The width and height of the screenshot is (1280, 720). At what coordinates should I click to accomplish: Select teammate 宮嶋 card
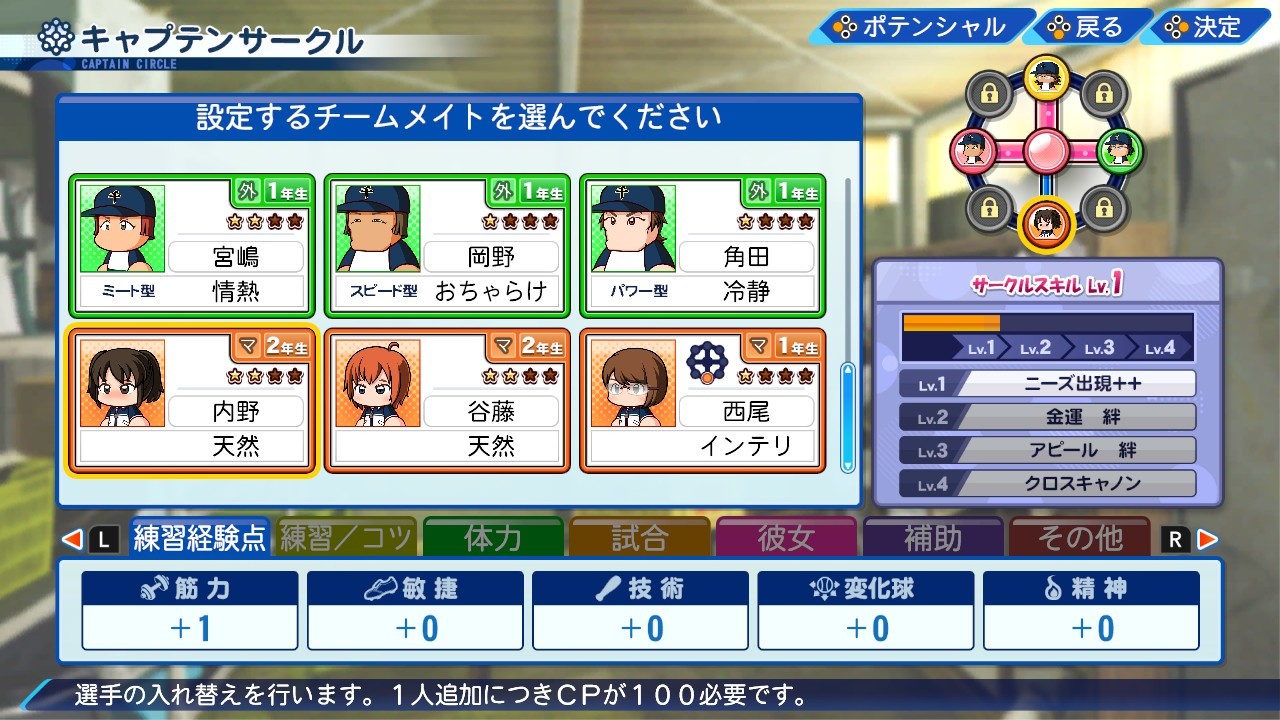192,245
